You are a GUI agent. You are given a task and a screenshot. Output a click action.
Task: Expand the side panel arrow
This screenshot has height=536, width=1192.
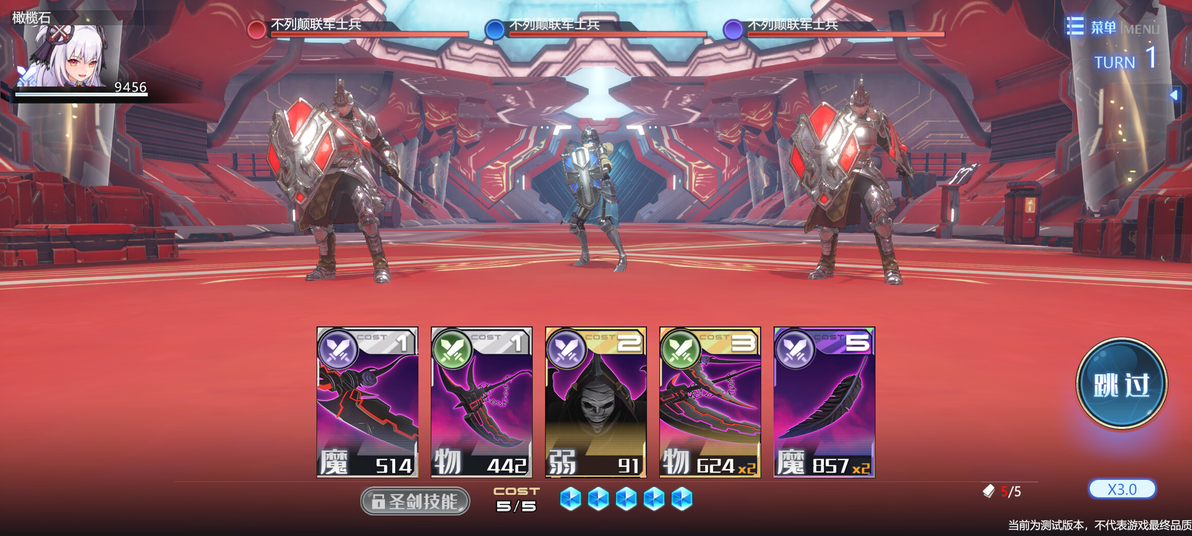coord(1174,95)
